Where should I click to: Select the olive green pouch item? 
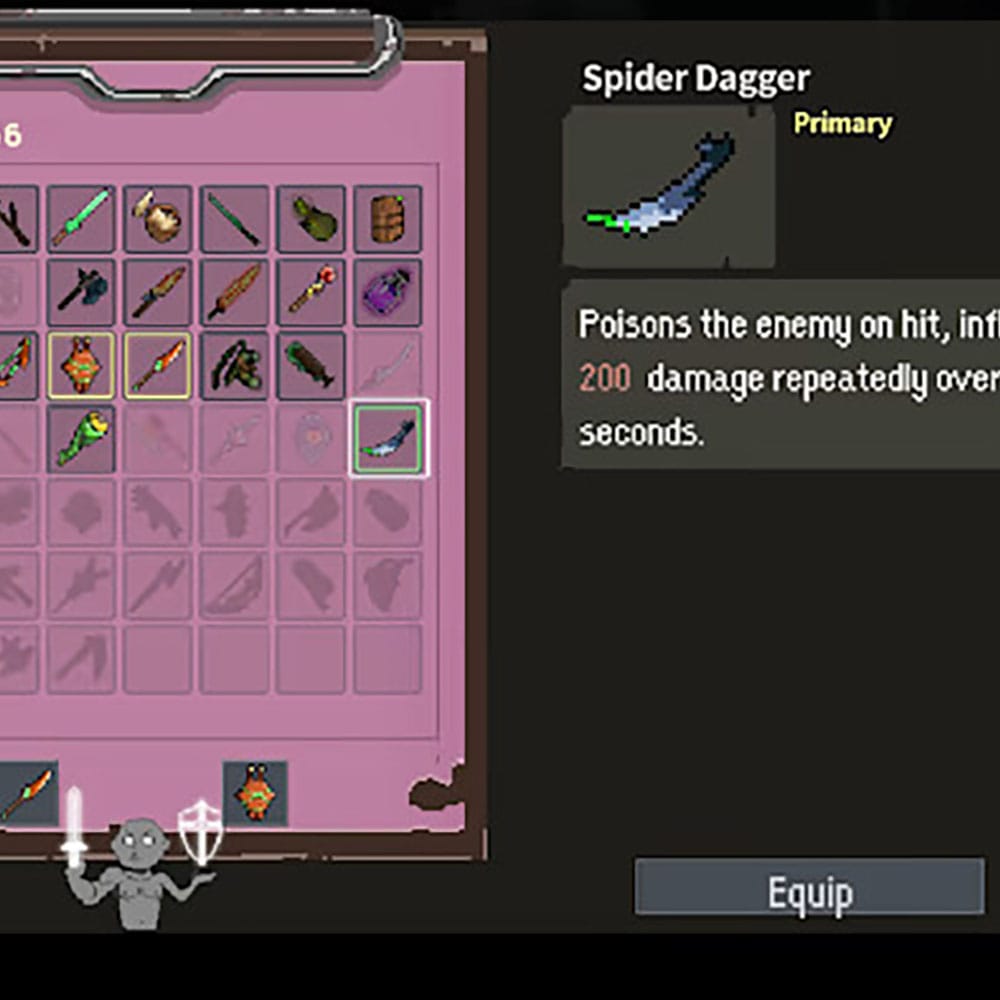point(311,219)
